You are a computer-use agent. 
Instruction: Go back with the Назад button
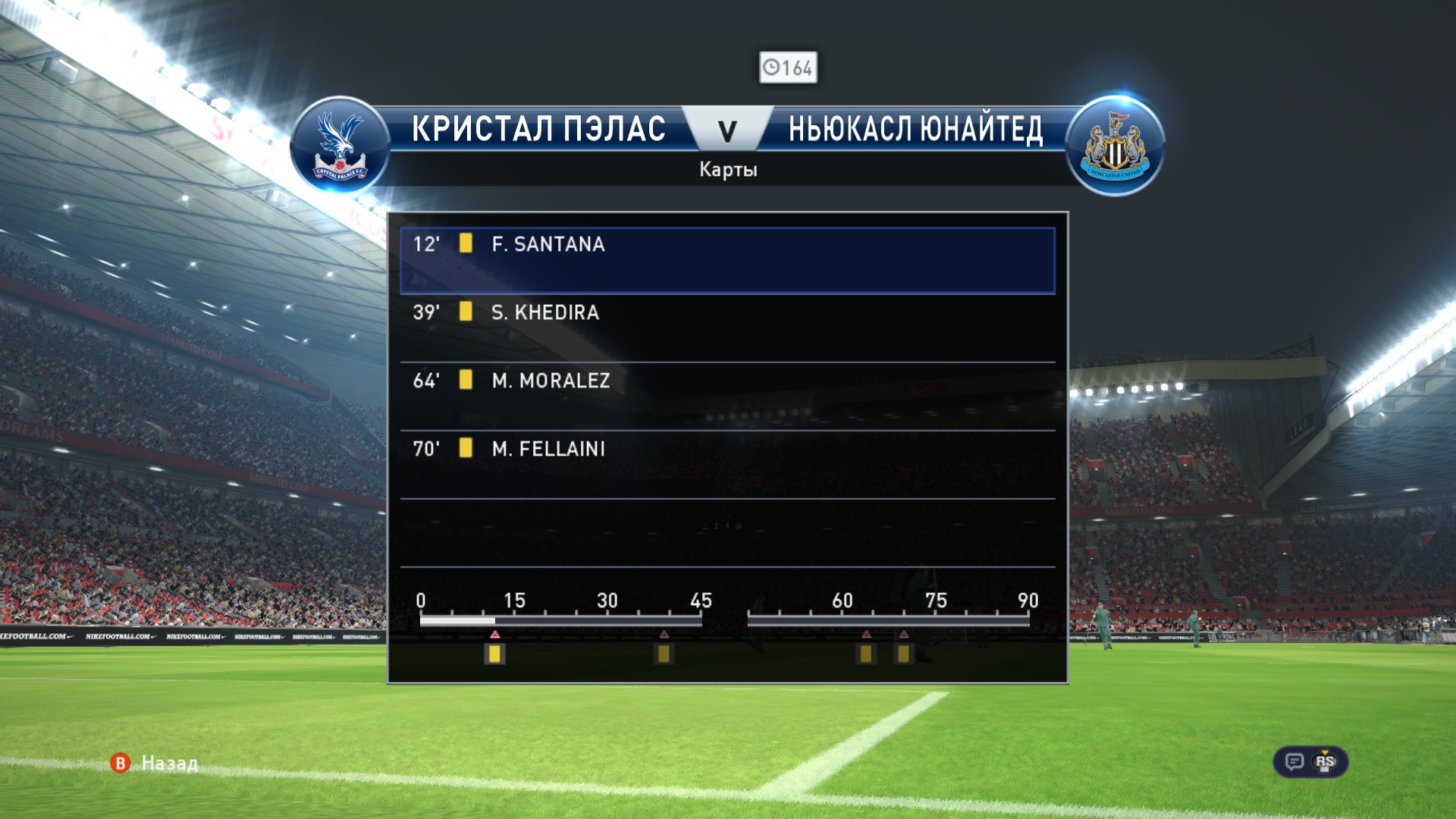155,763
